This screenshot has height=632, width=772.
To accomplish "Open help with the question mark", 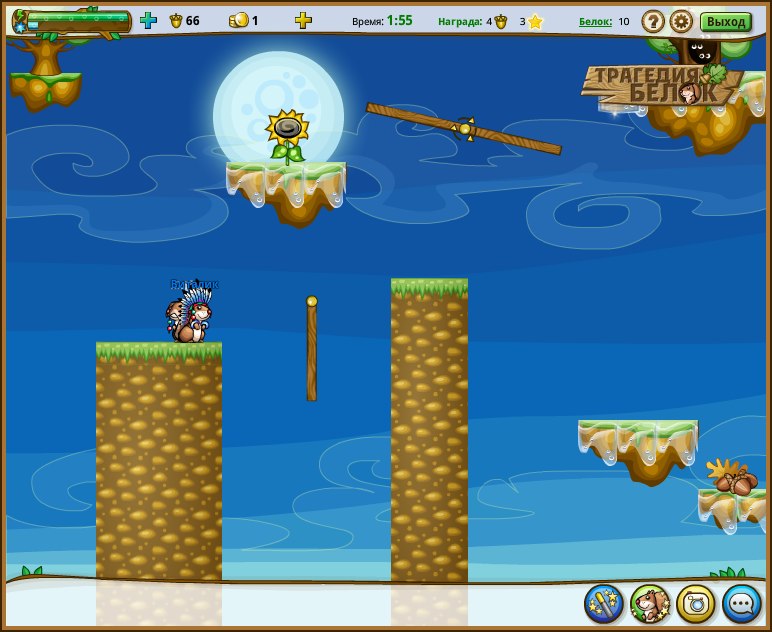I will click(653, 21).
